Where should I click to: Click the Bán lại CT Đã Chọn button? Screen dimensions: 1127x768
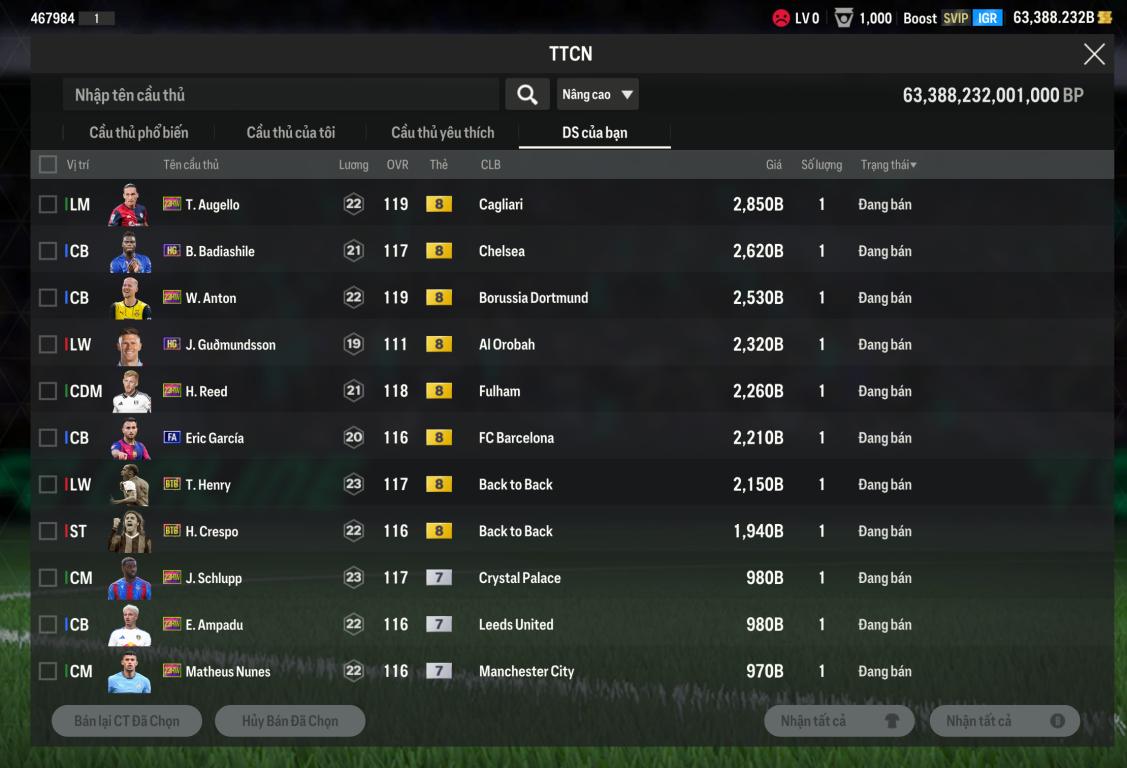(x=127, y=721)
